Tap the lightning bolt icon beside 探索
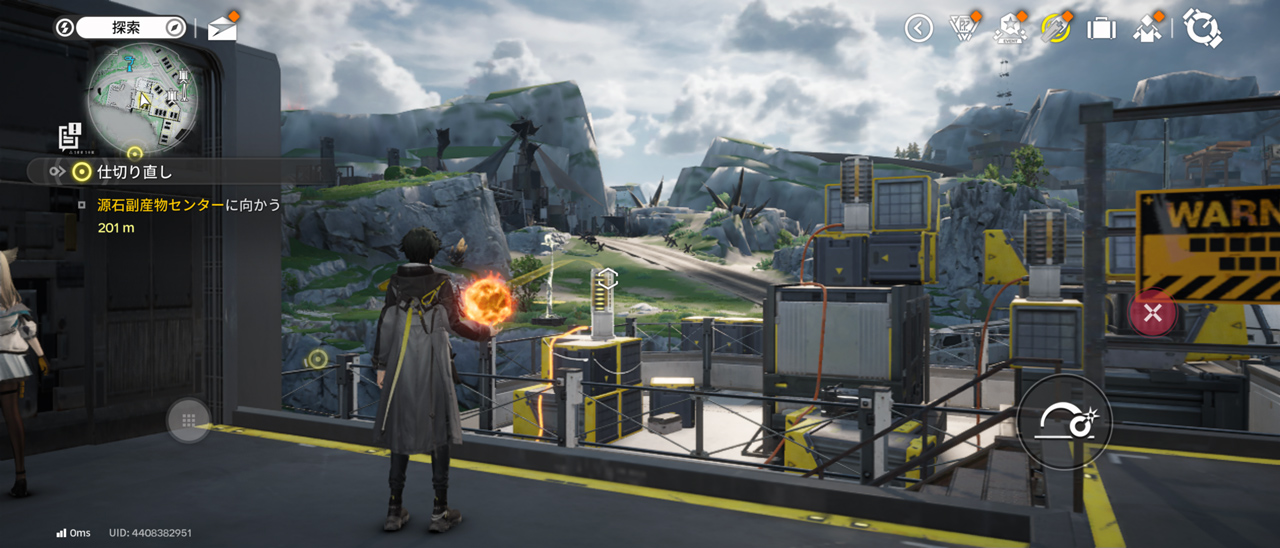The width and height of the screenshot is (1280, 548). (x=65, y=27)
